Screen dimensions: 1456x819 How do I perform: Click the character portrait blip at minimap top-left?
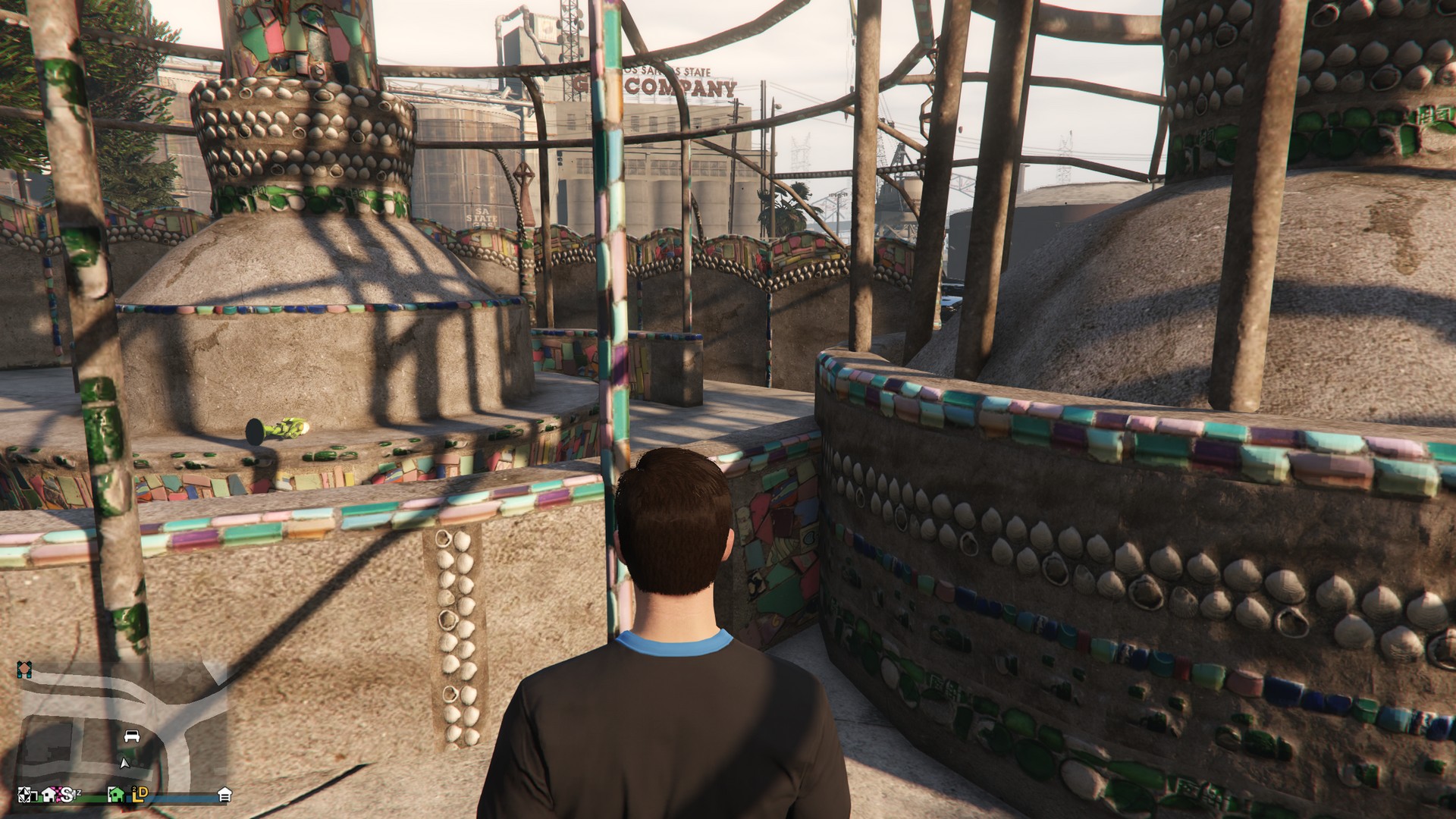tap(24, 669)
